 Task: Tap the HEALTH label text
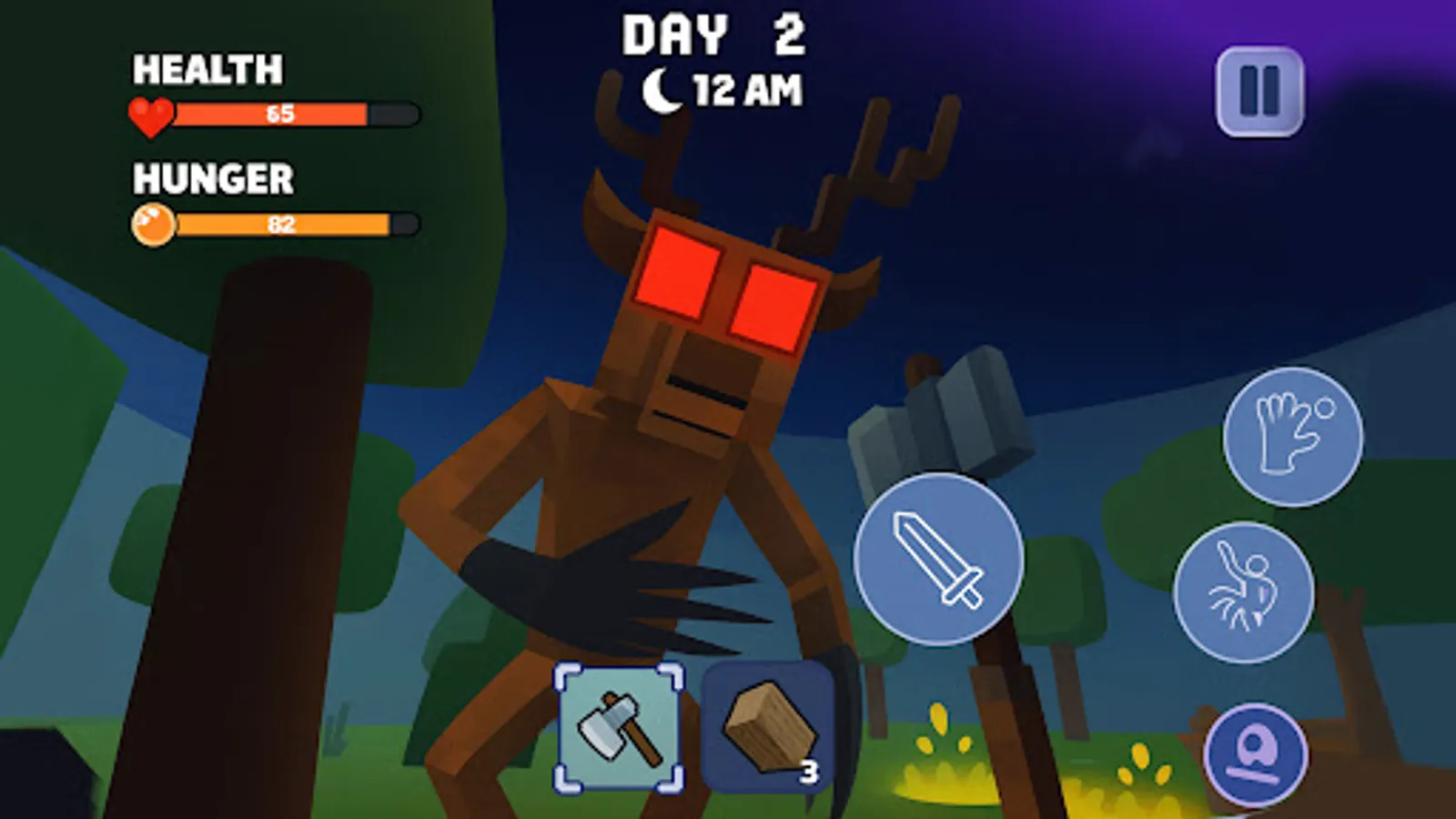[207, 66]
